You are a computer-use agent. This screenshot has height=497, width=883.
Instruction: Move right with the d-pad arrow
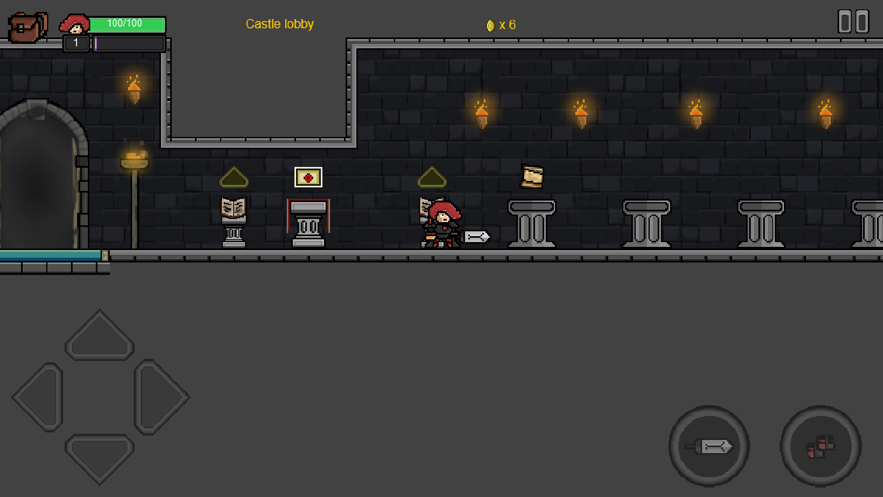click(x=160, y=397)
